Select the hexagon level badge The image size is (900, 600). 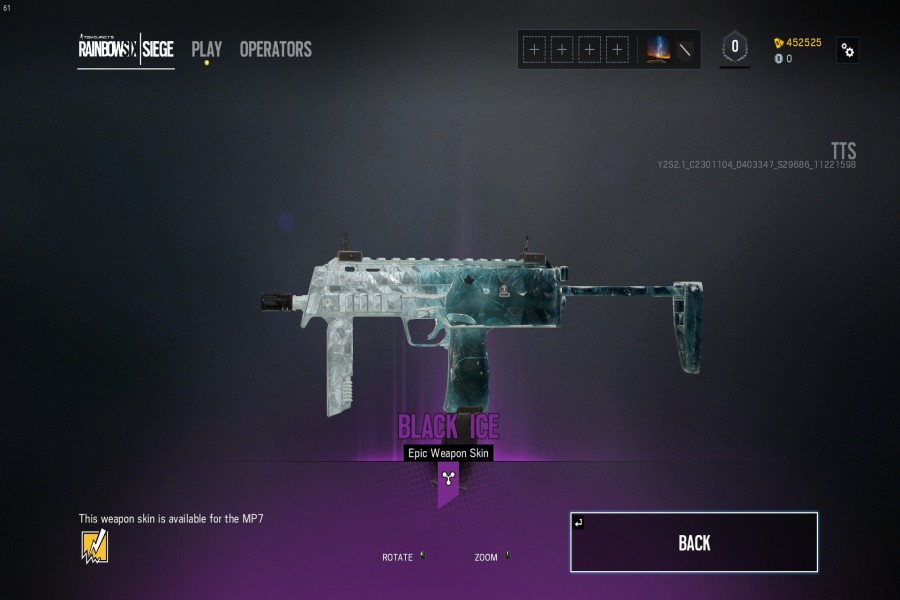(x=735, y=47)
